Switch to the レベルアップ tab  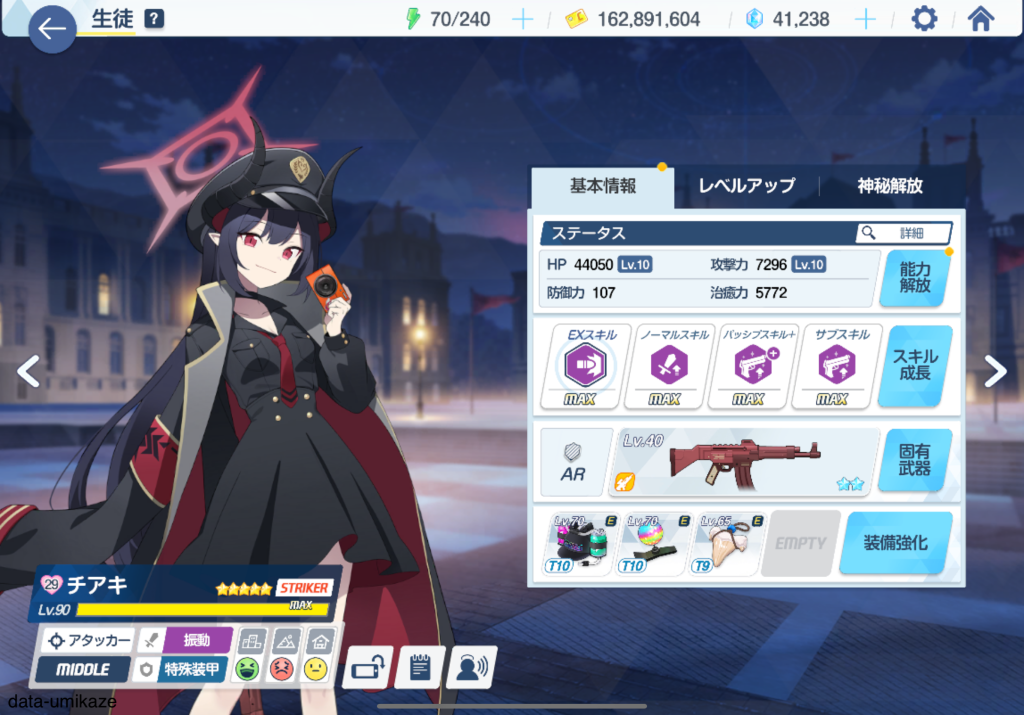(746, 186)
